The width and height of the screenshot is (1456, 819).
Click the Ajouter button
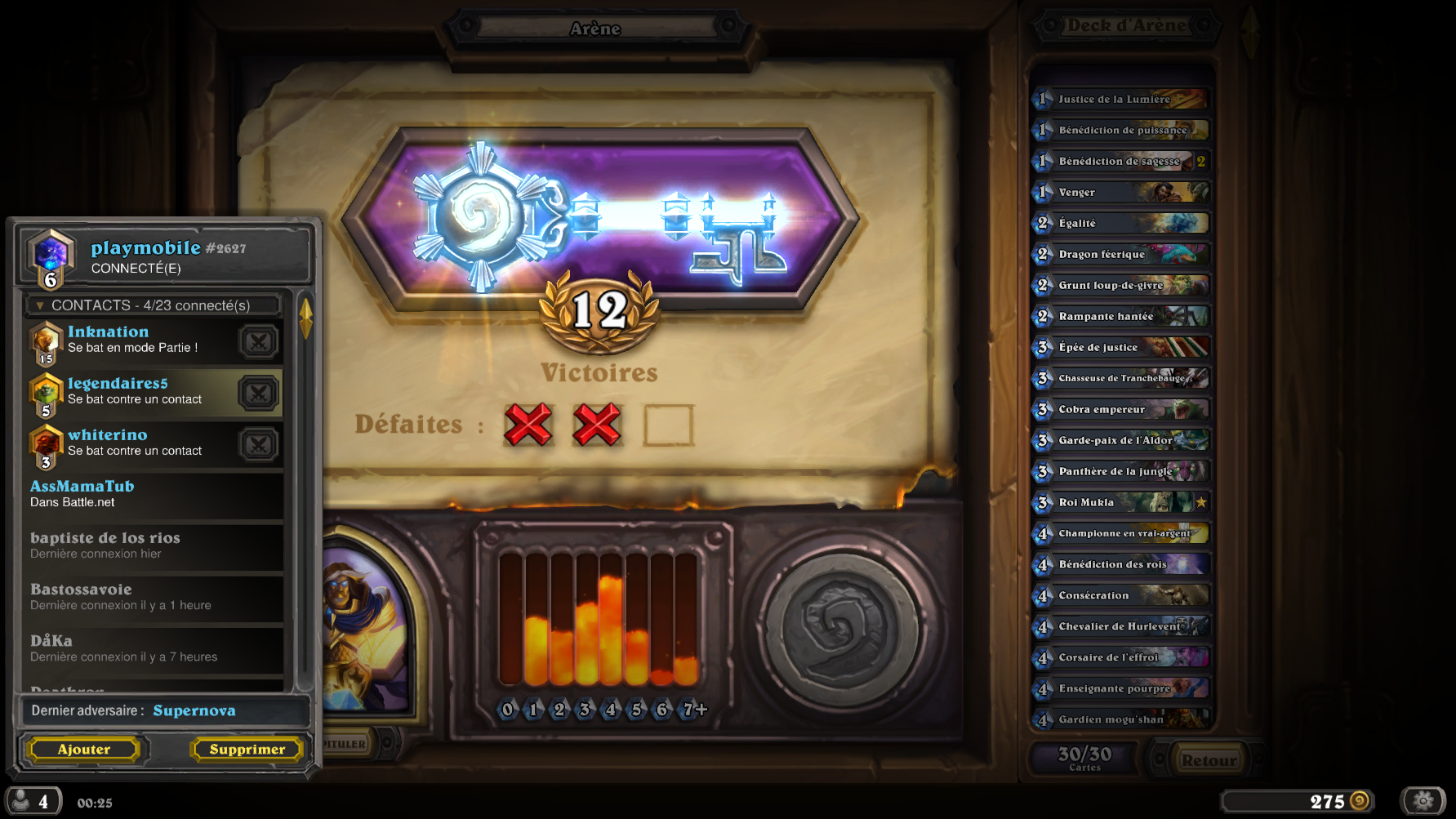(x=84, y=749)
